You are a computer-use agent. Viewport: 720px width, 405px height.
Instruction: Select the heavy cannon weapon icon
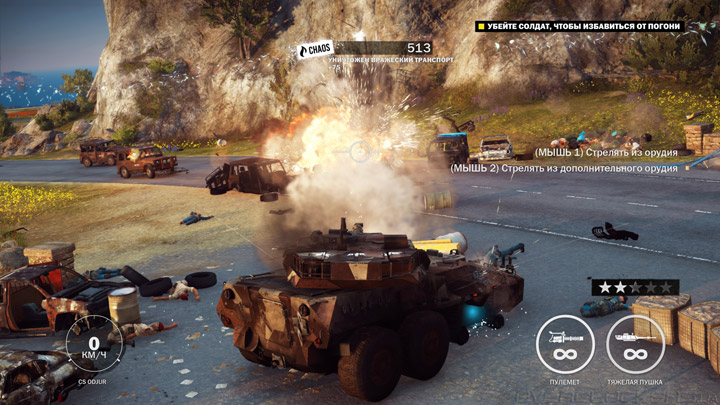click(635, 344)
